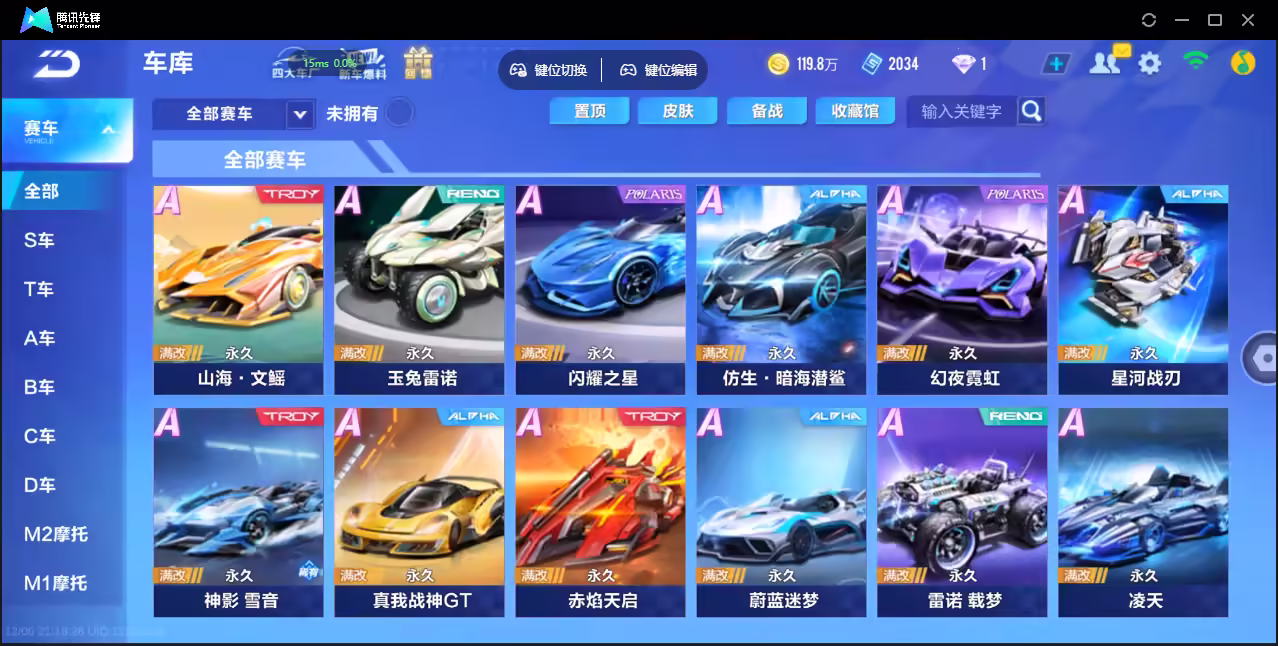The height and width of the screenshot is (646, 1278).
Task: Choose the 玉兔雷诺 car card
Action: (x=419, y=289)
